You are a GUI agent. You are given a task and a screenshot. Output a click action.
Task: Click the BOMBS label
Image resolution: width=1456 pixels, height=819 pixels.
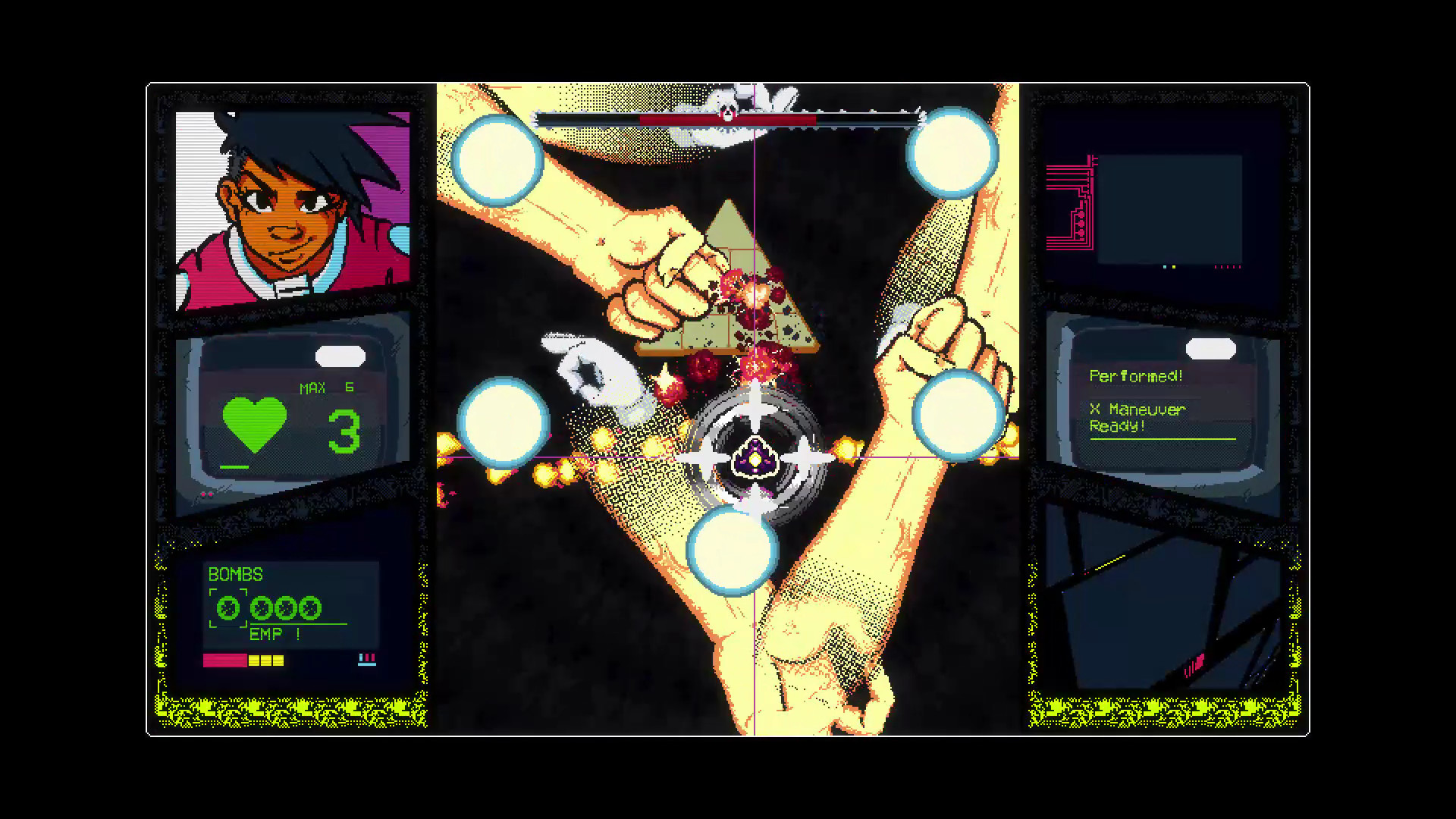click(235, 575)
